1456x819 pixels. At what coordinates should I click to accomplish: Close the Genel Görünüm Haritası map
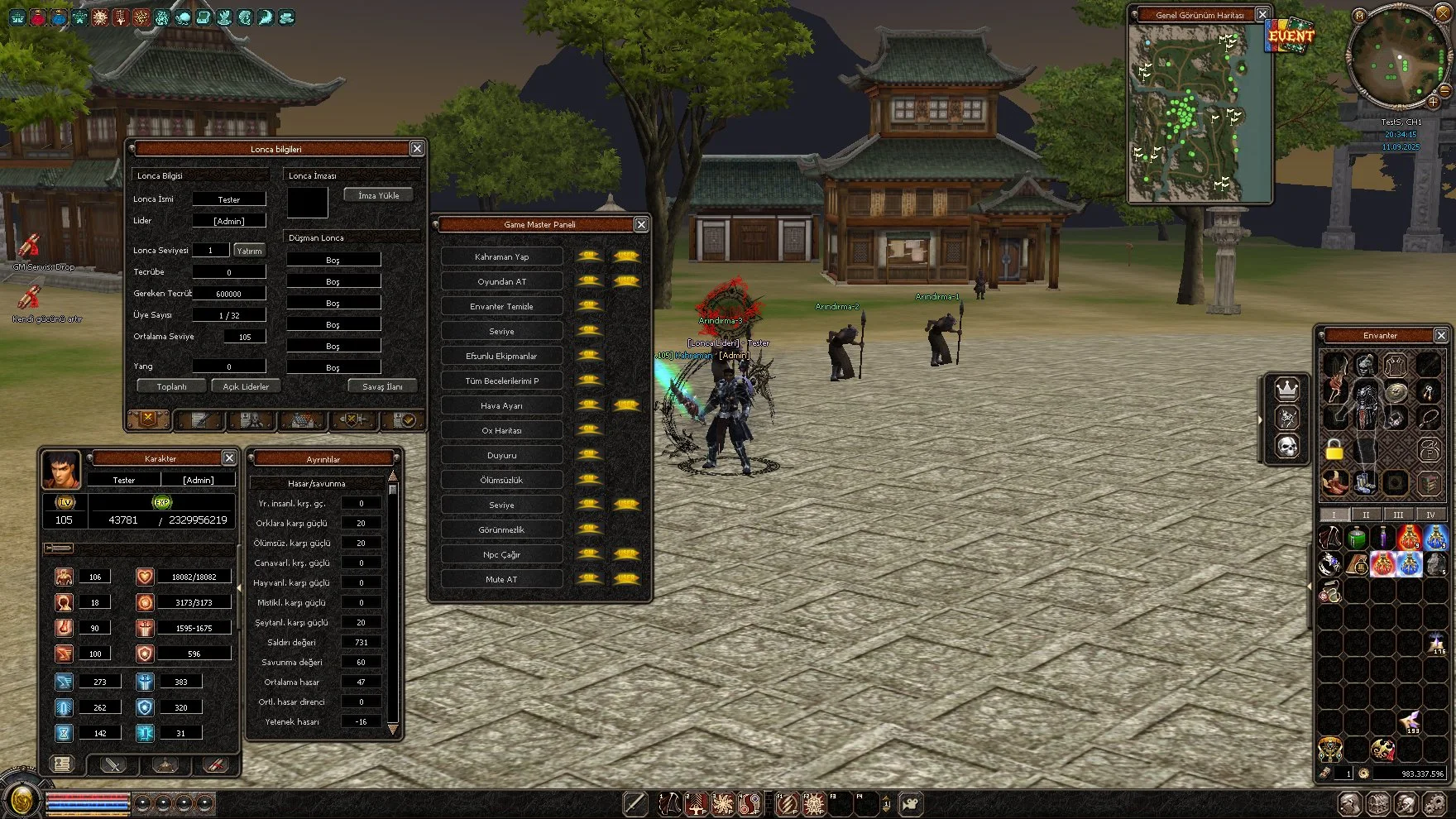coord(1262,14)
